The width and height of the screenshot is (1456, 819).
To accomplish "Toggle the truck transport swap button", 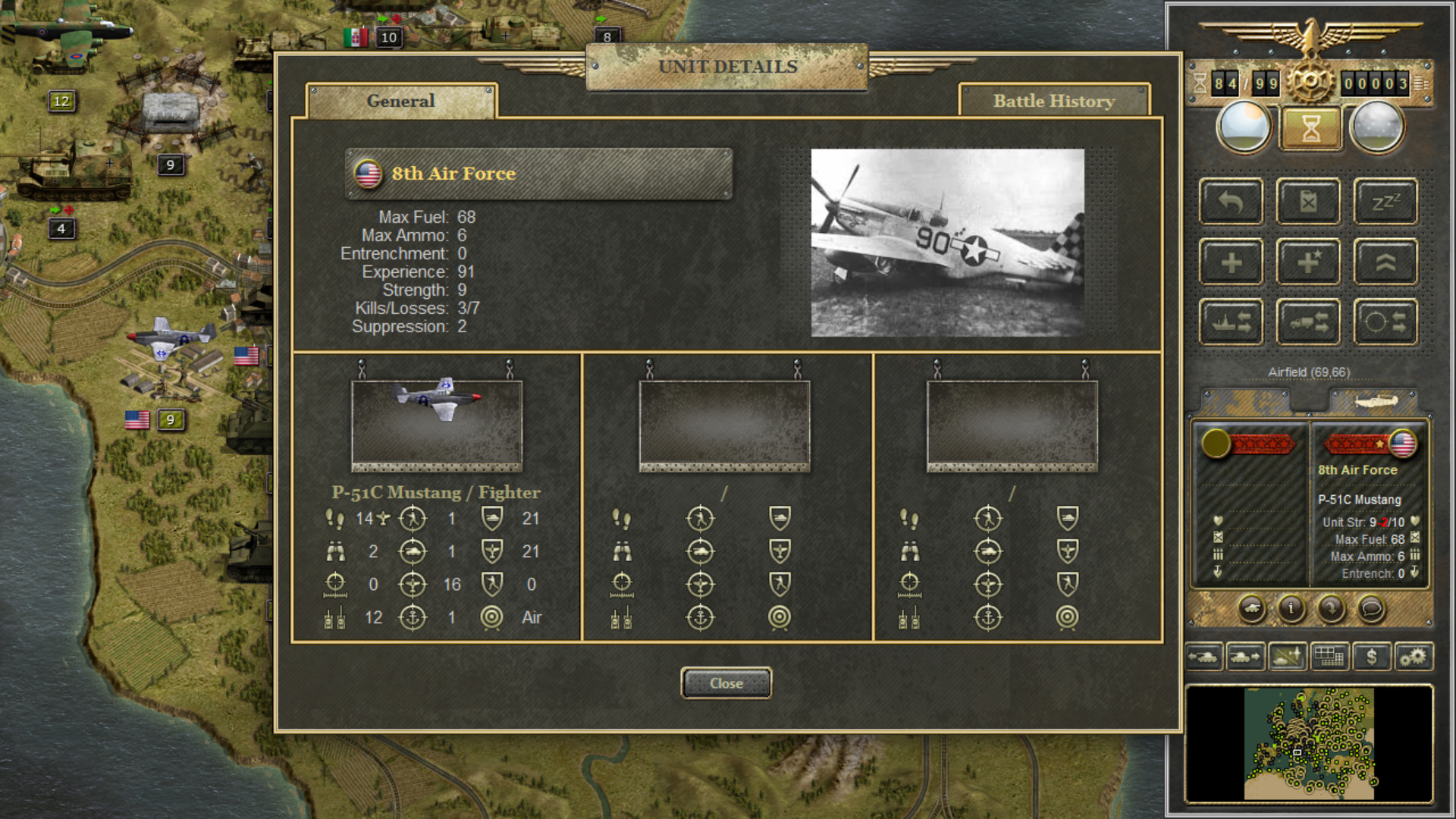I will pyautogui.click(x=1308, y=322).
